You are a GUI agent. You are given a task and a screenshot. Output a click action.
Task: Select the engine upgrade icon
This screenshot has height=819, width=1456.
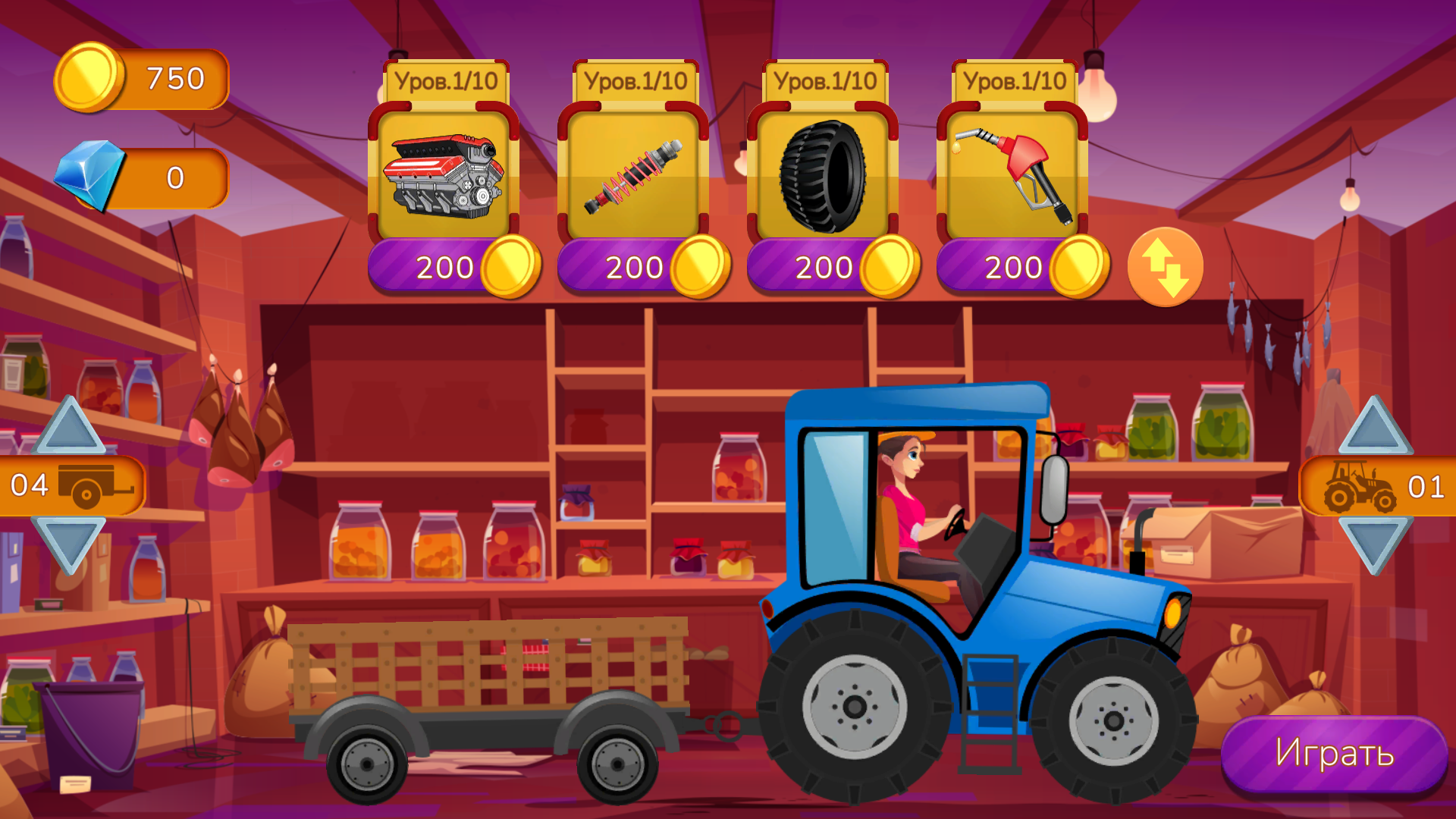pyautogui.click(x=444, y=173)
